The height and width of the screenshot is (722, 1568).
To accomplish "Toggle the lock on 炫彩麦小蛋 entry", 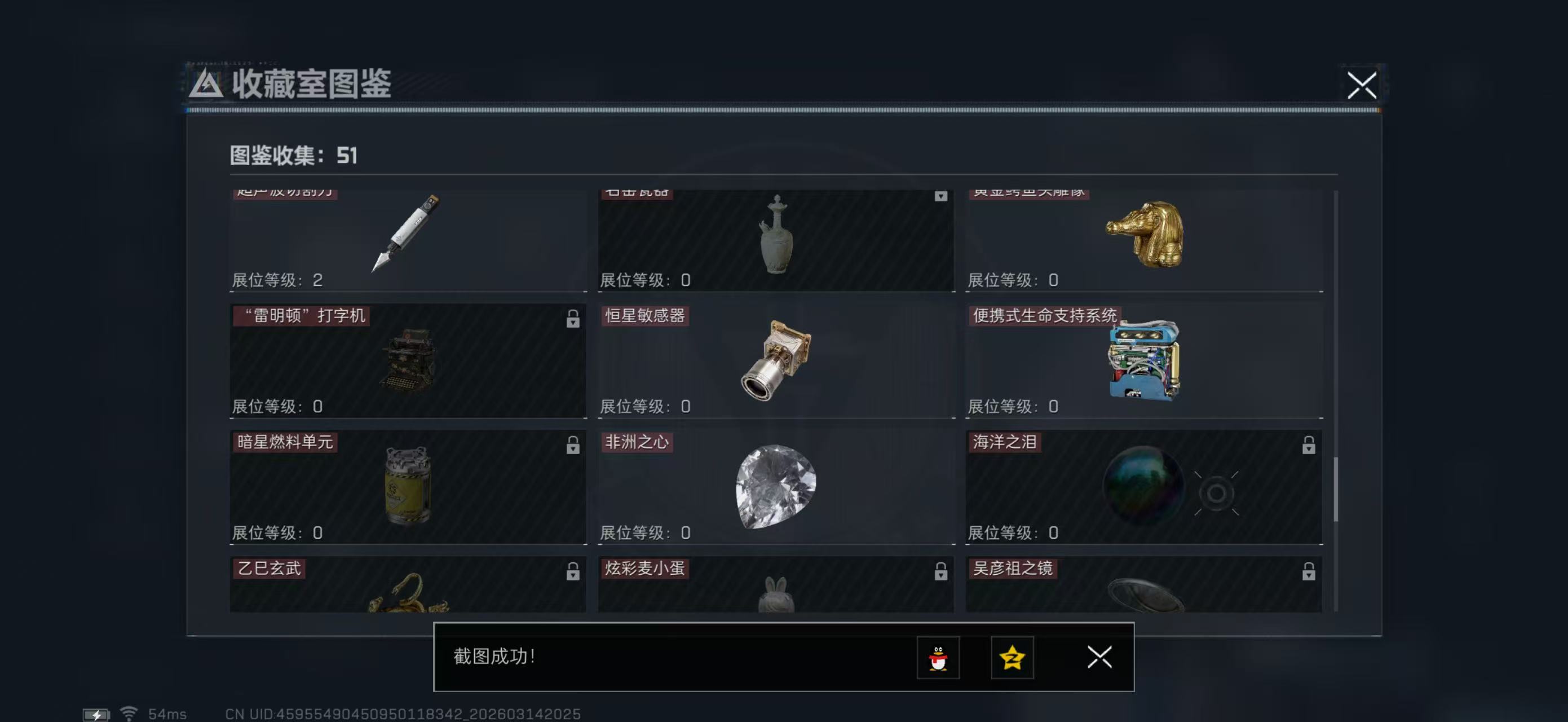I will [x=940, y=571].
